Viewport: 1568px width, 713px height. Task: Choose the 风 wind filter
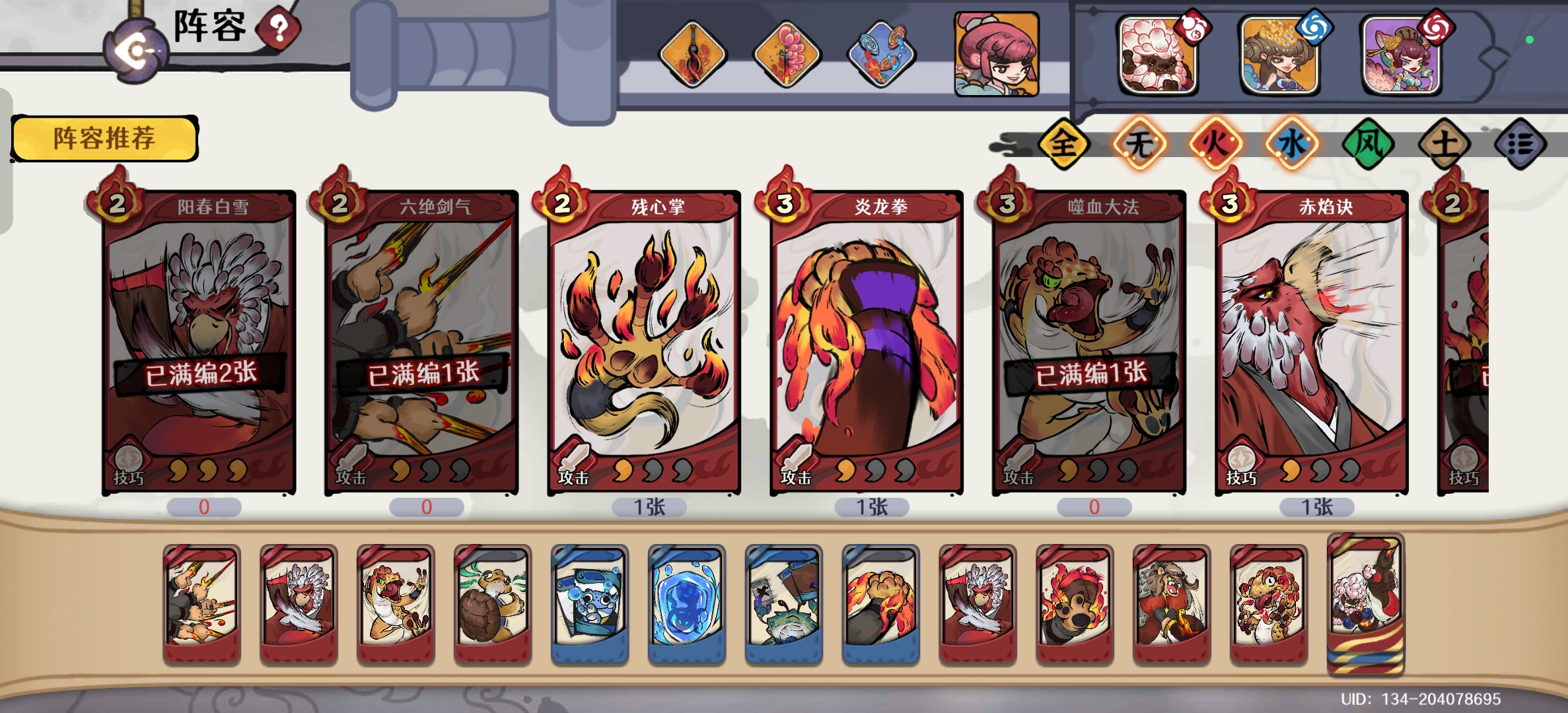pyautogui.click(x=1368, y=144)
